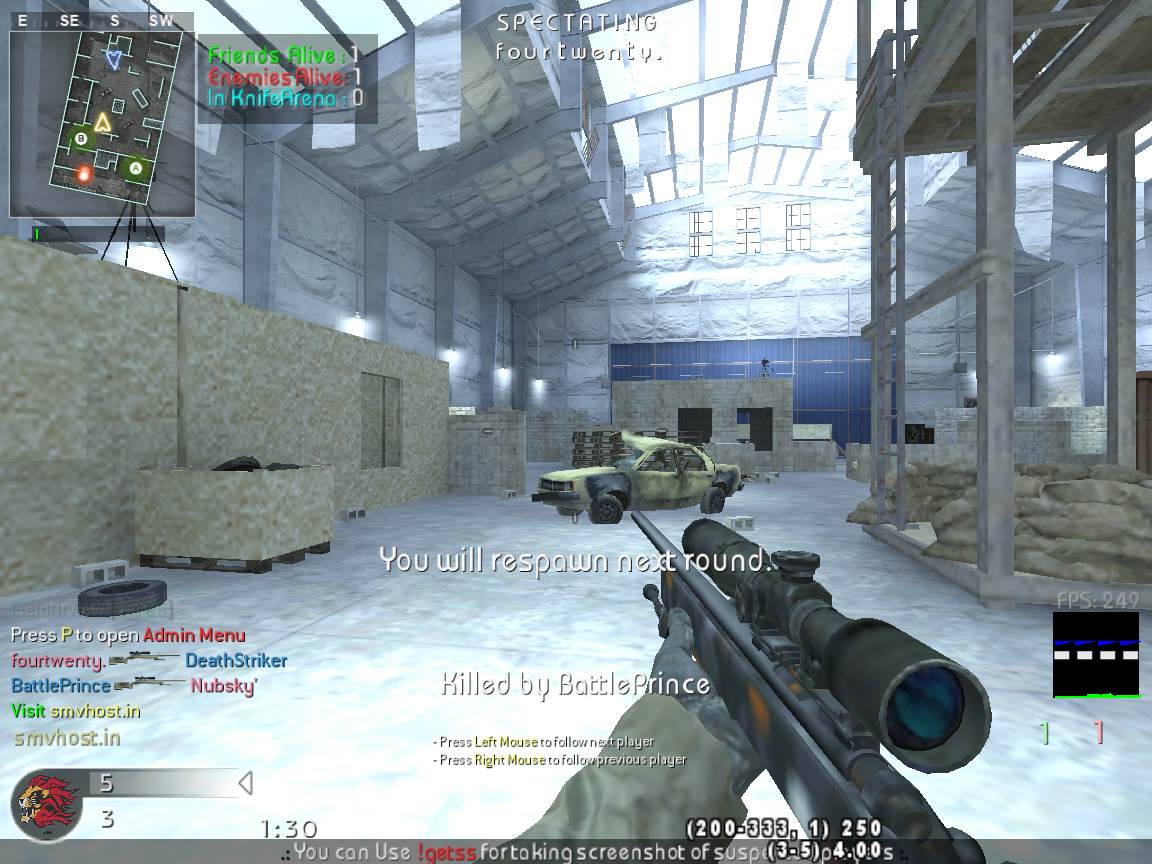Select bomb site B marker on minimap
1152x864 pixels.
[81, 138]
